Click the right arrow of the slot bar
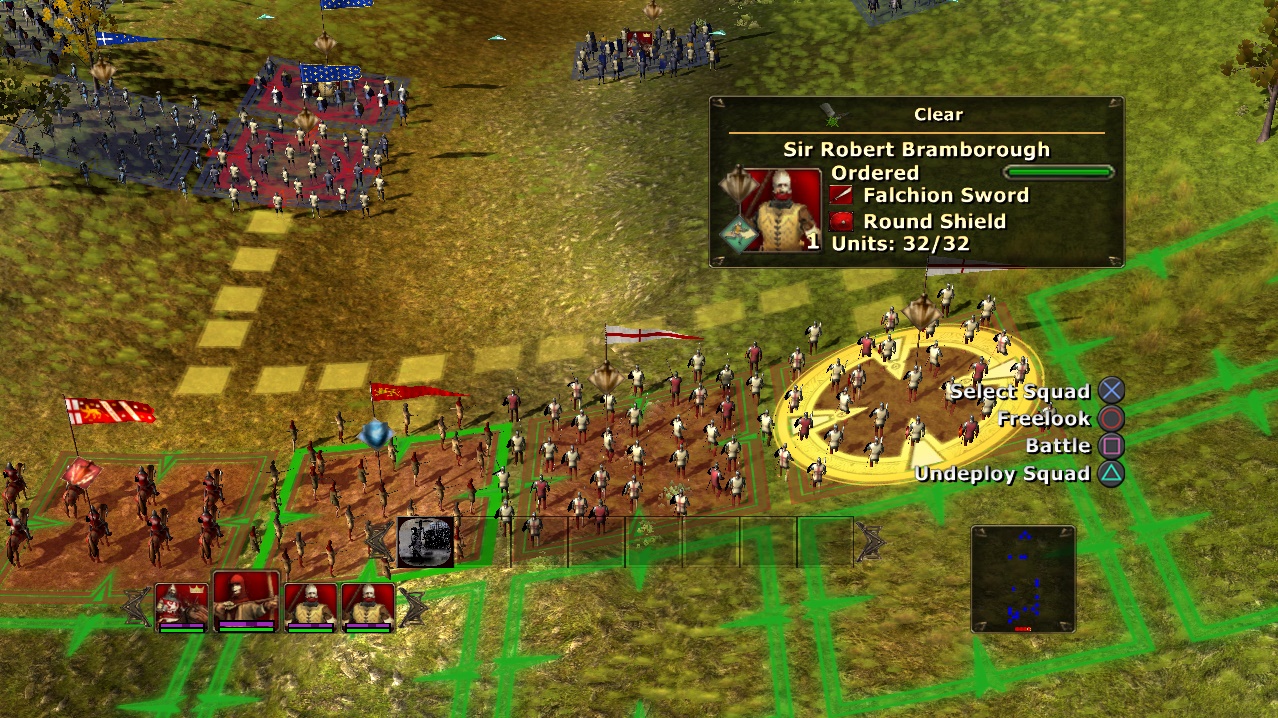1278x718 pixels. [870, 542]
